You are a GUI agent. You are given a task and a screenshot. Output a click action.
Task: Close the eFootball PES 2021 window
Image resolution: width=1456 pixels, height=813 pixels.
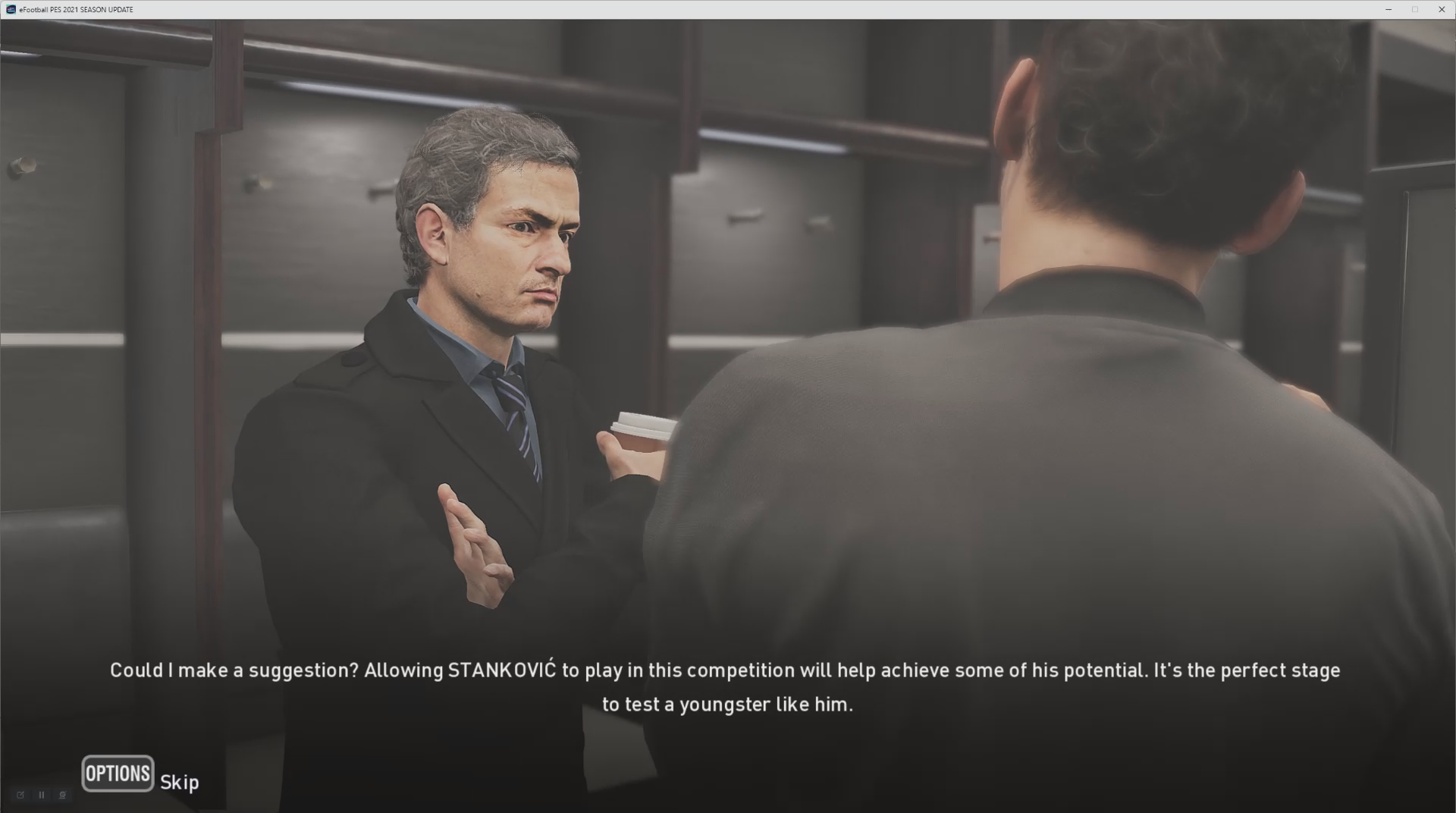(x=1441, y=9)
